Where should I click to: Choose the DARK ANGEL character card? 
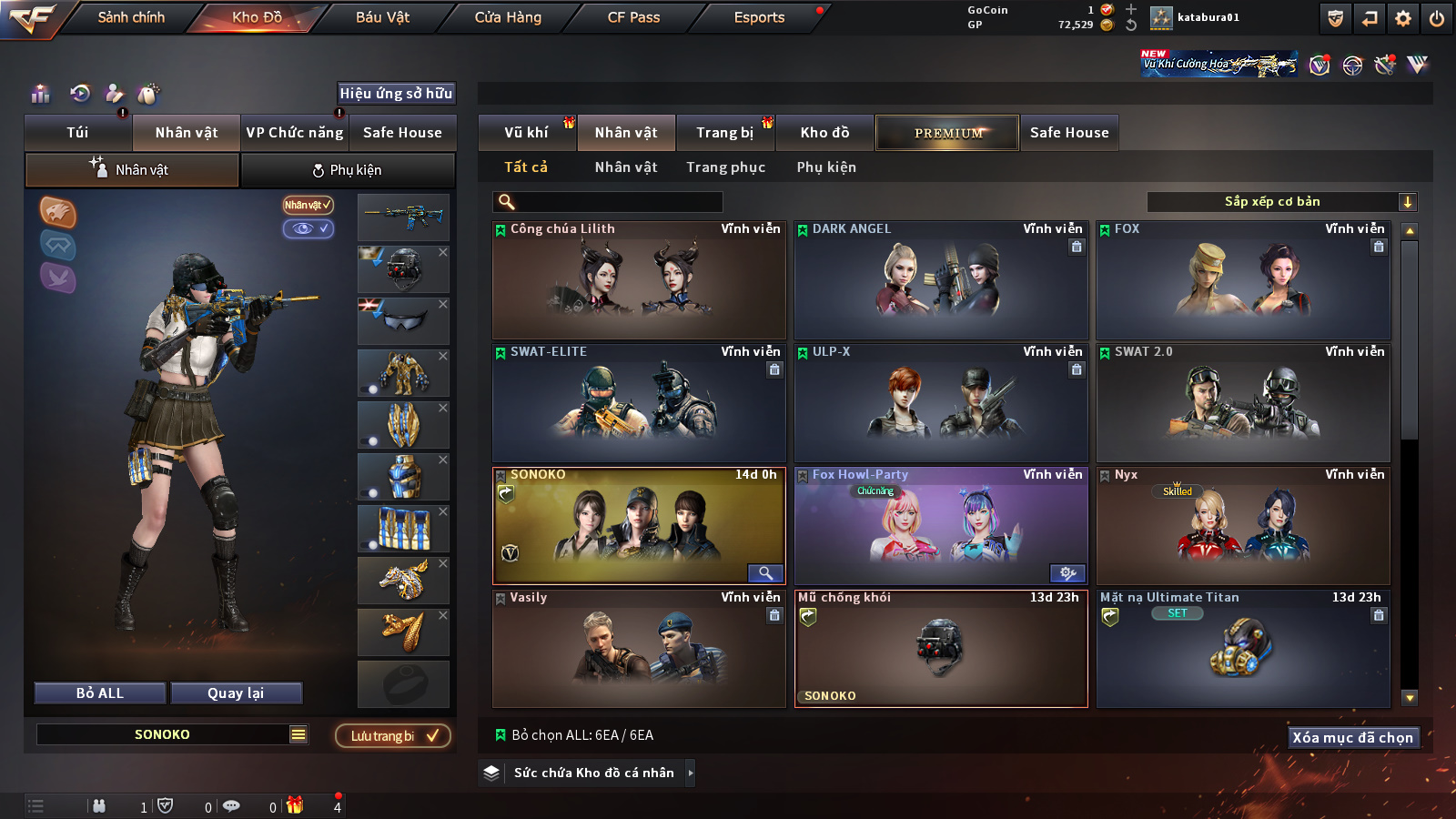click(941, 280)
